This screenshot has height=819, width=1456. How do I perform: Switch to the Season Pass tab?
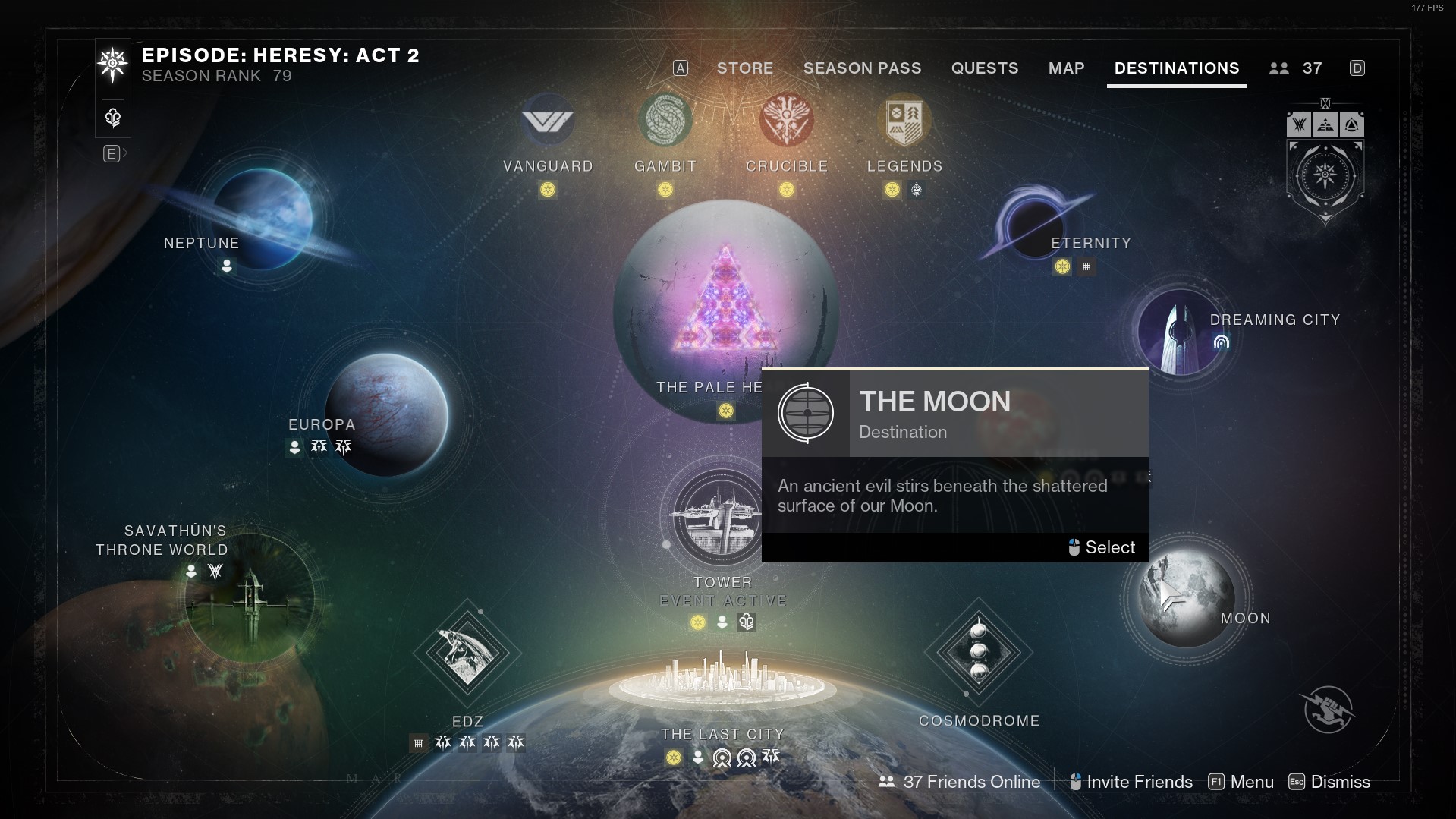coord(862,68)
